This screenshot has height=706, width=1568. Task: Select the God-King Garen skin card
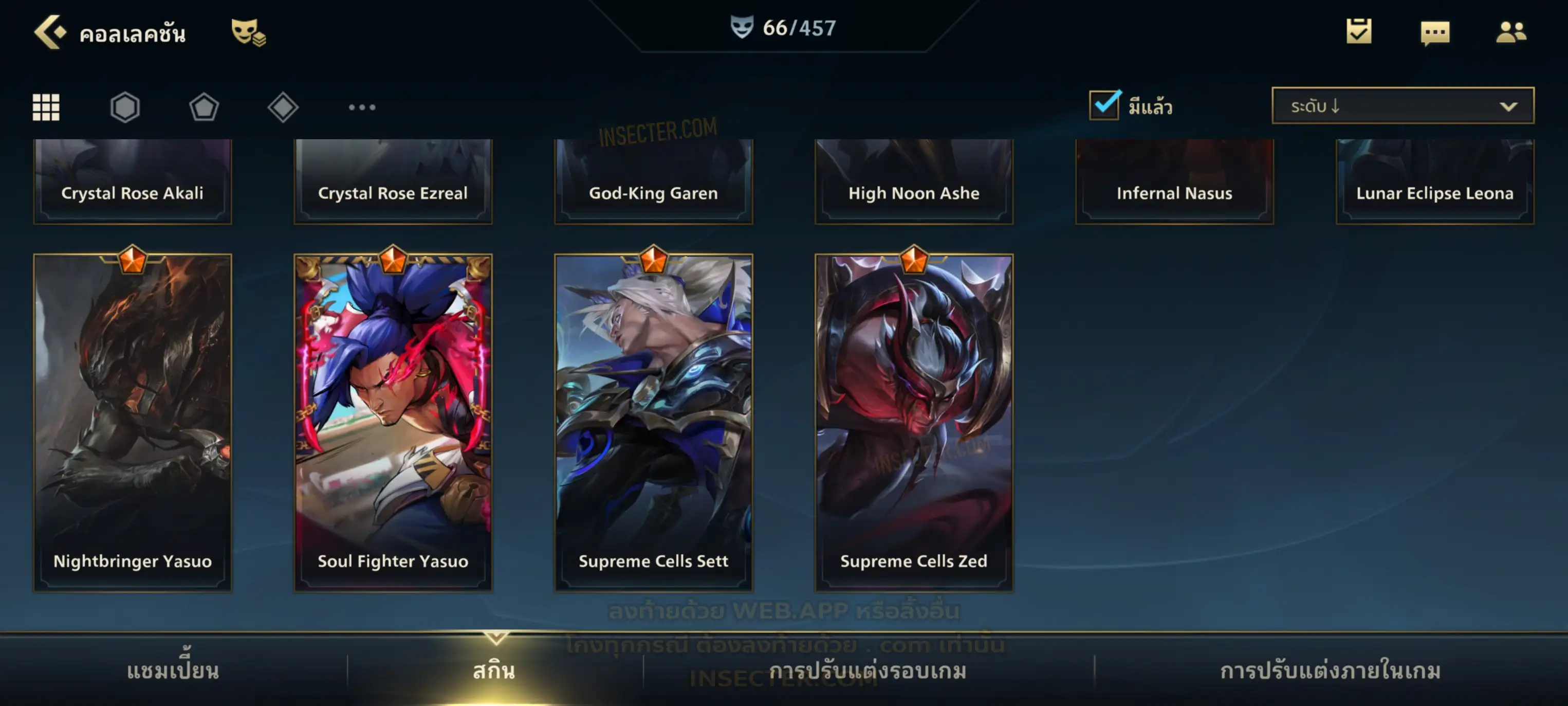pos(654,182)
